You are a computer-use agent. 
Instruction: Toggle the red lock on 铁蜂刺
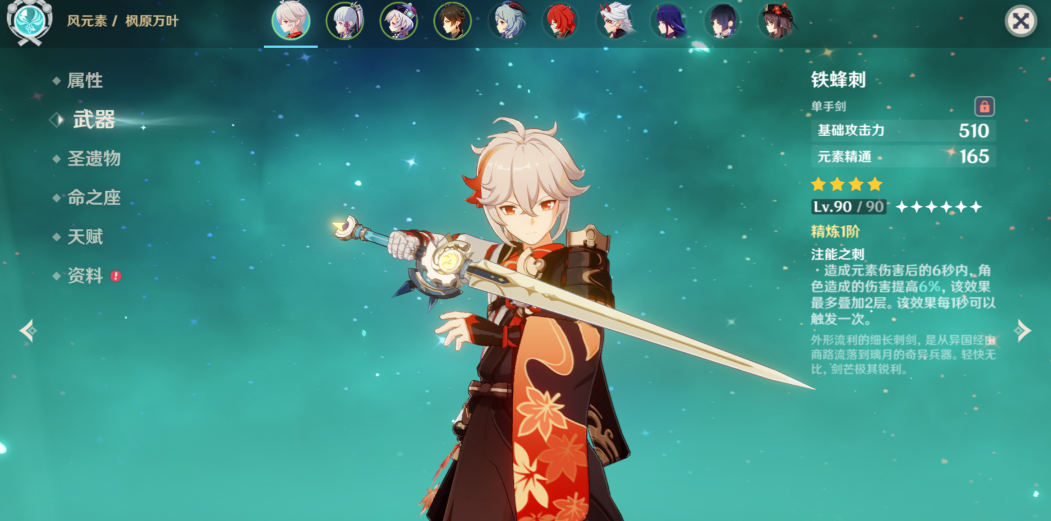coord(984,106)
